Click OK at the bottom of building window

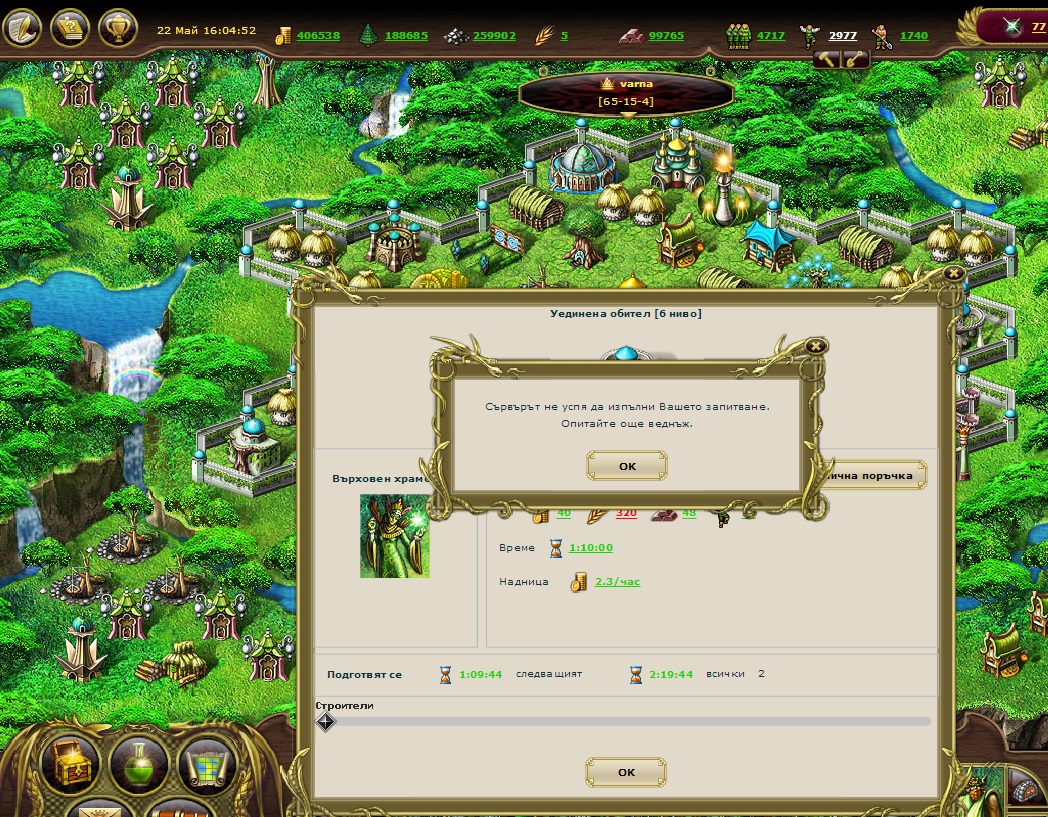click(x=626, y=772)
